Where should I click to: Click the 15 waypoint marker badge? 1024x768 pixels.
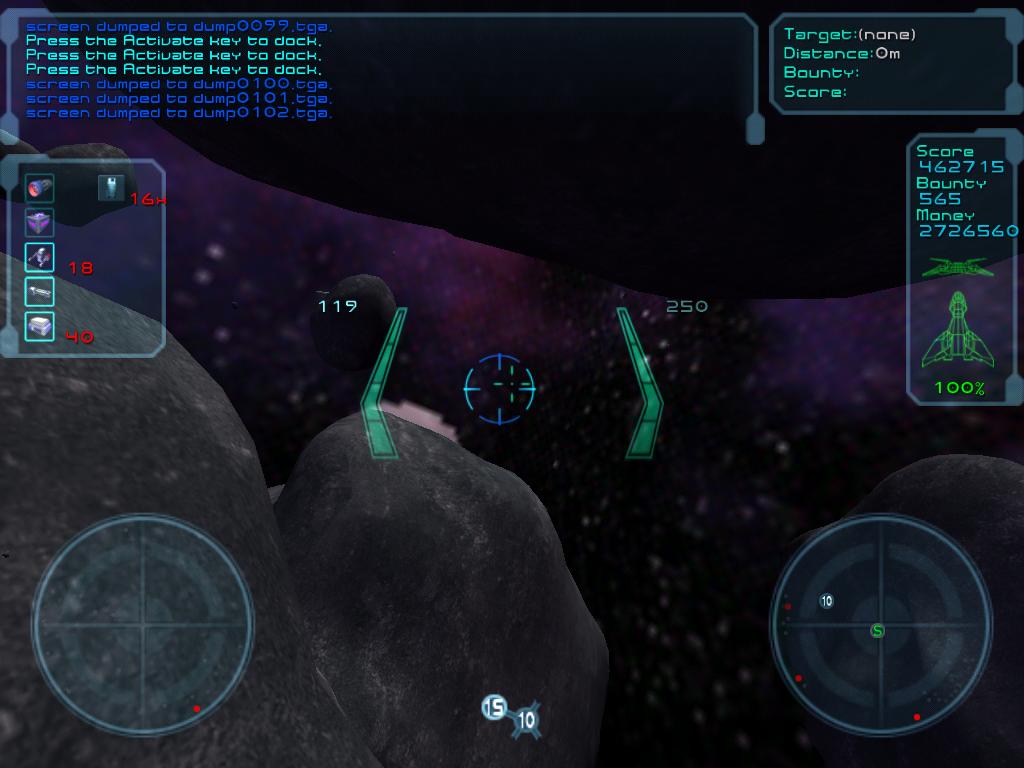point(494,708)
